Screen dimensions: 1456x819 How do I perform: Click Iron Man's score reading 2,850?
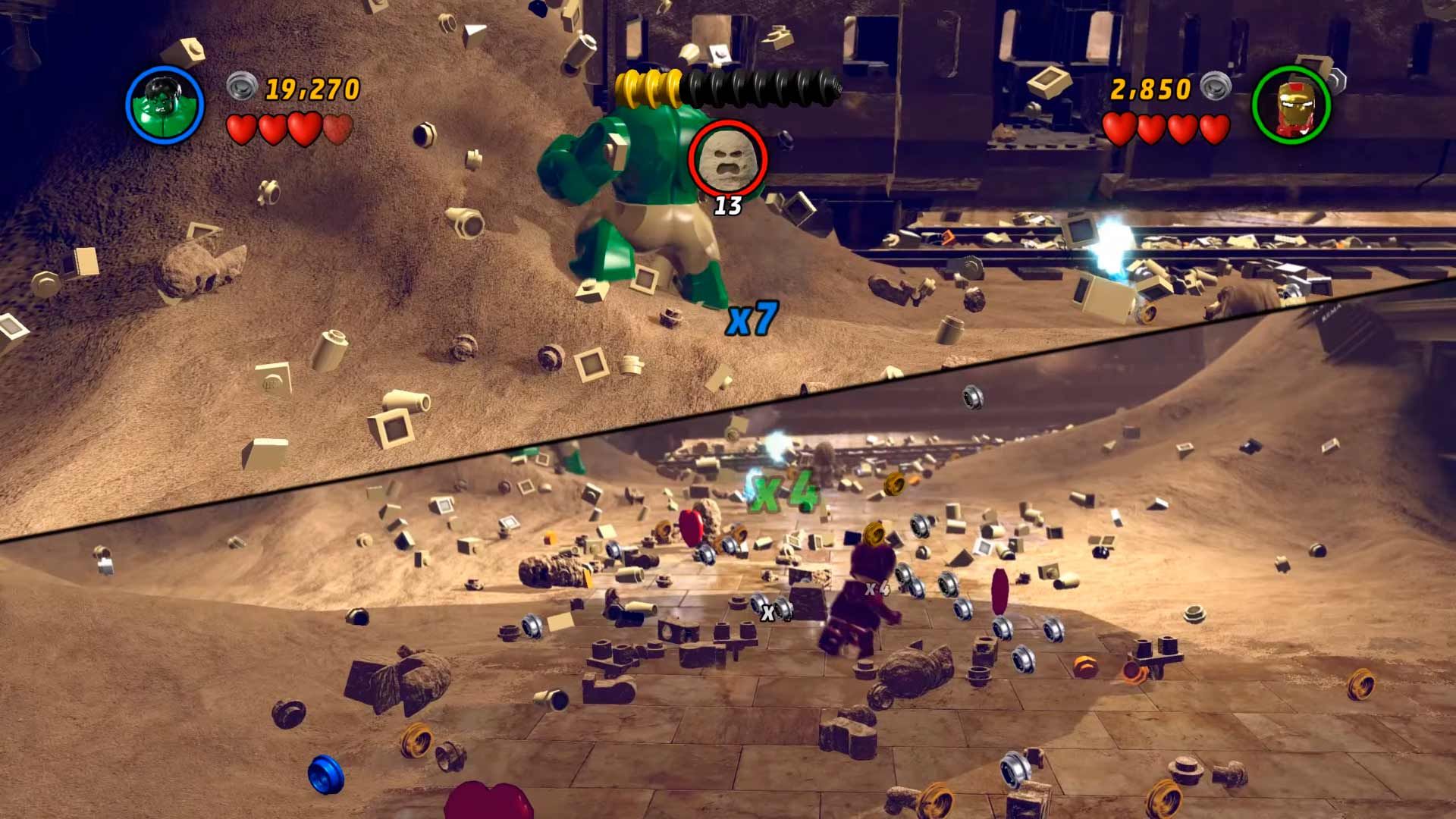[1150, 89]
